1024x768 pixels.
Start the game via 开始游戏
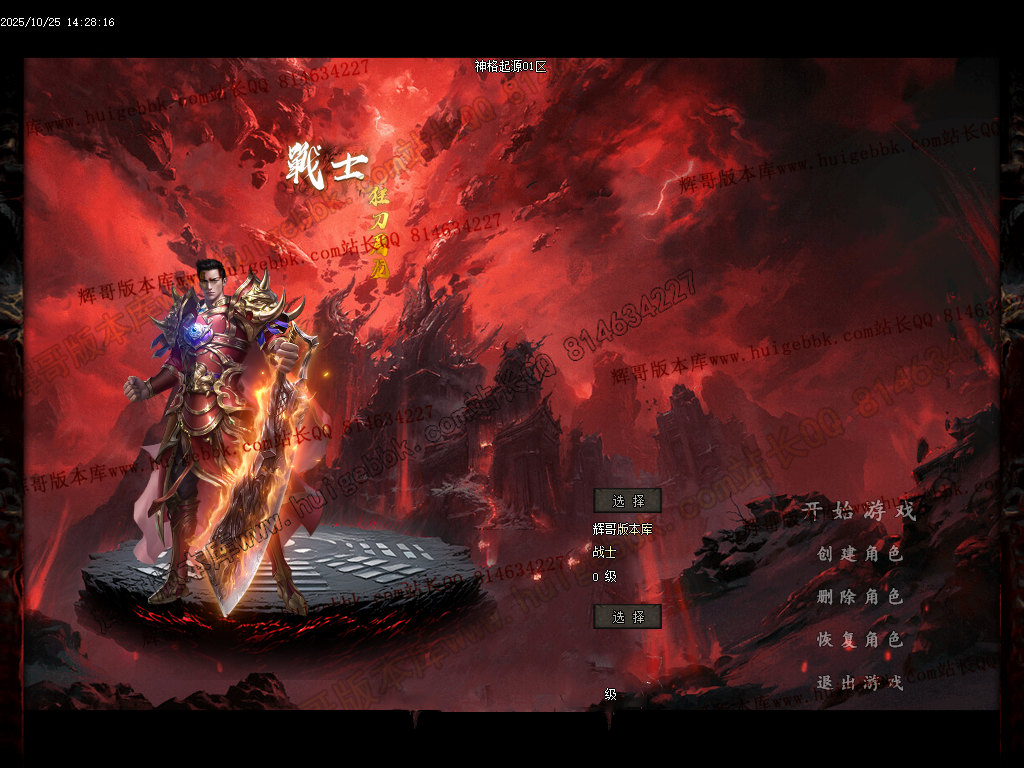click(x=860, y=511)
